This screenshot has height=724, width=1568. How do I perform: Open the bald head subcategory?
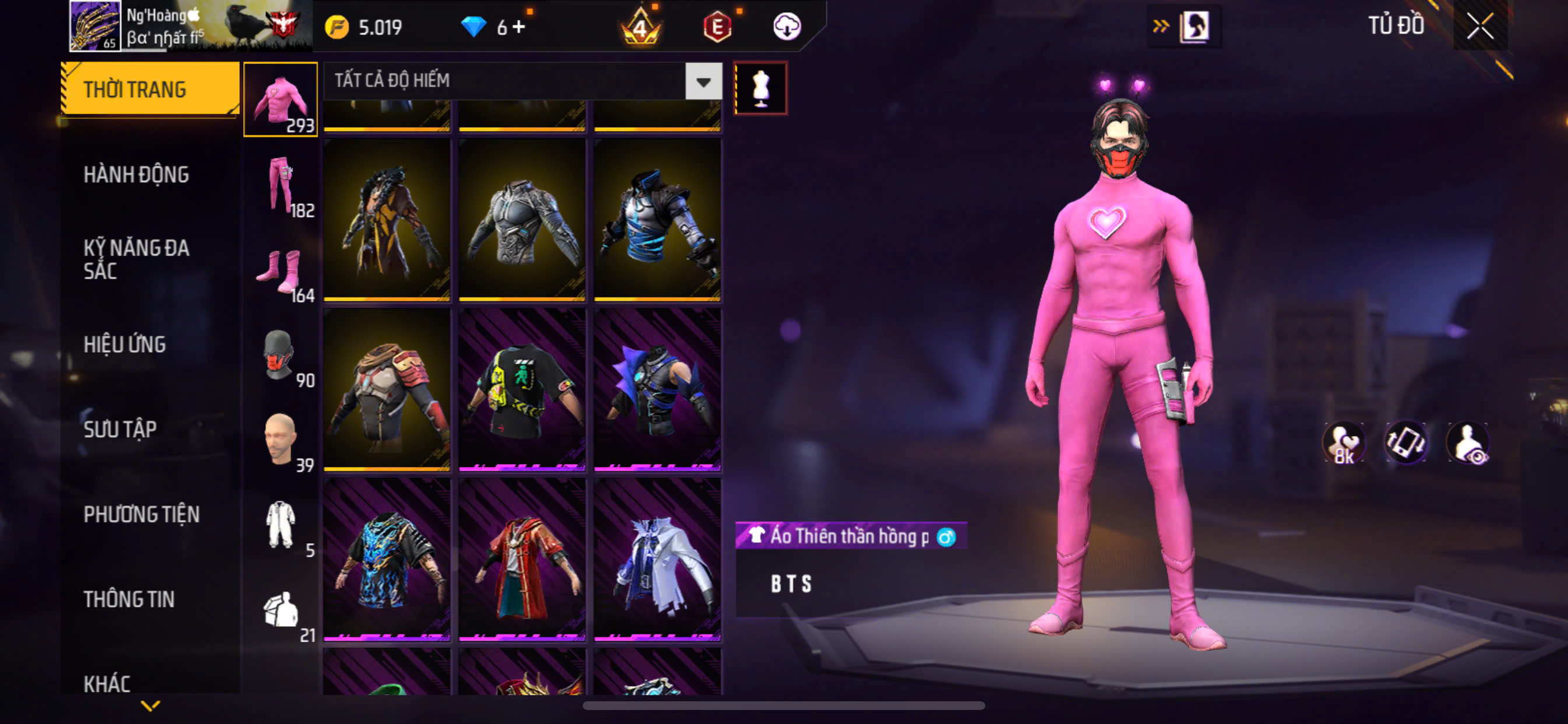[280, 440]
